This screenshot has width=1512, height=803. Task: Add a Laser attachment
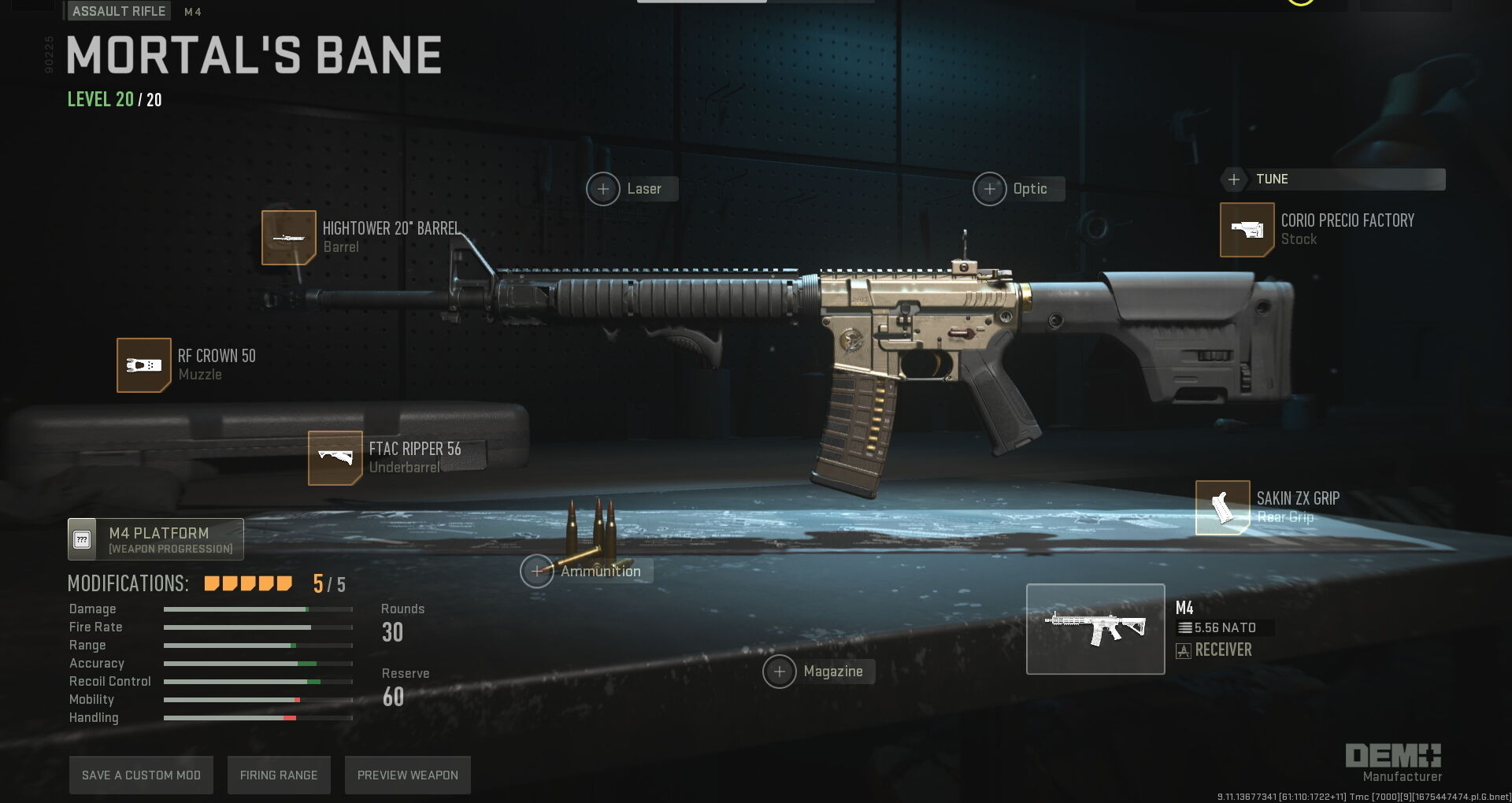tap(603, 189)
